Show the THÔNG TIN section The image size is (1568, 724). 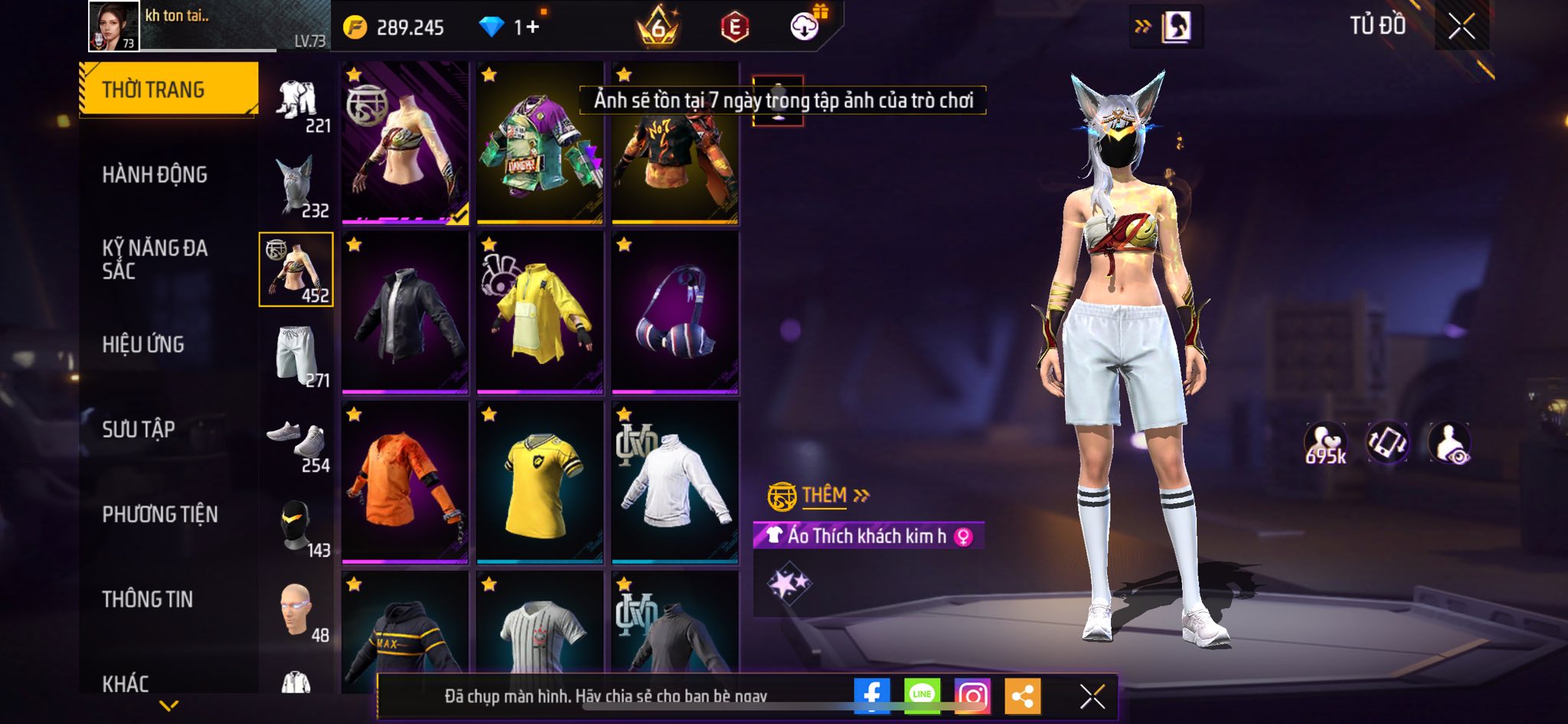point(148,599)
